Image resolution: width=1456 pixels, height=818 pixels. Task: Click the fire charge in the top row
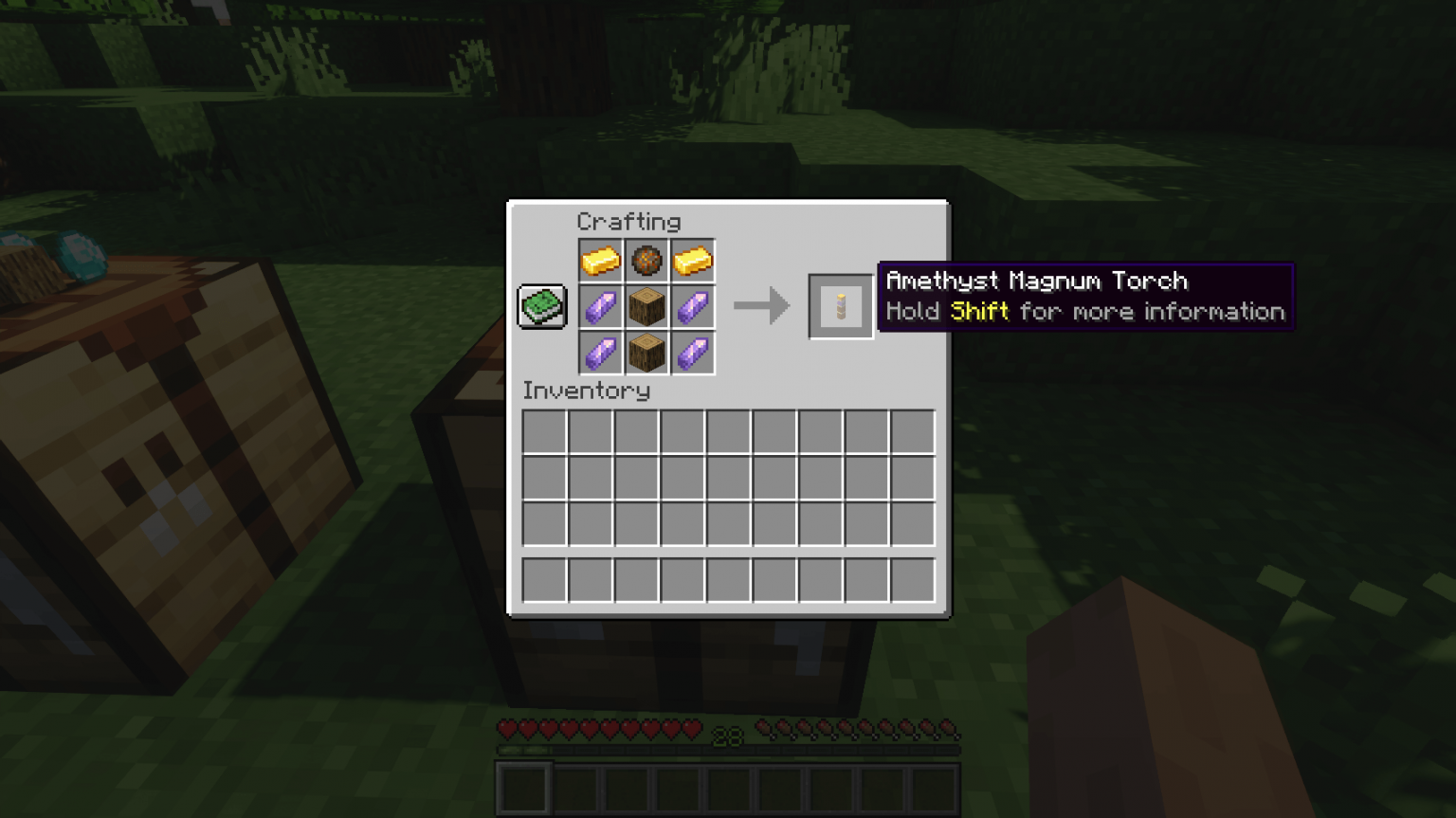(646, 260)
